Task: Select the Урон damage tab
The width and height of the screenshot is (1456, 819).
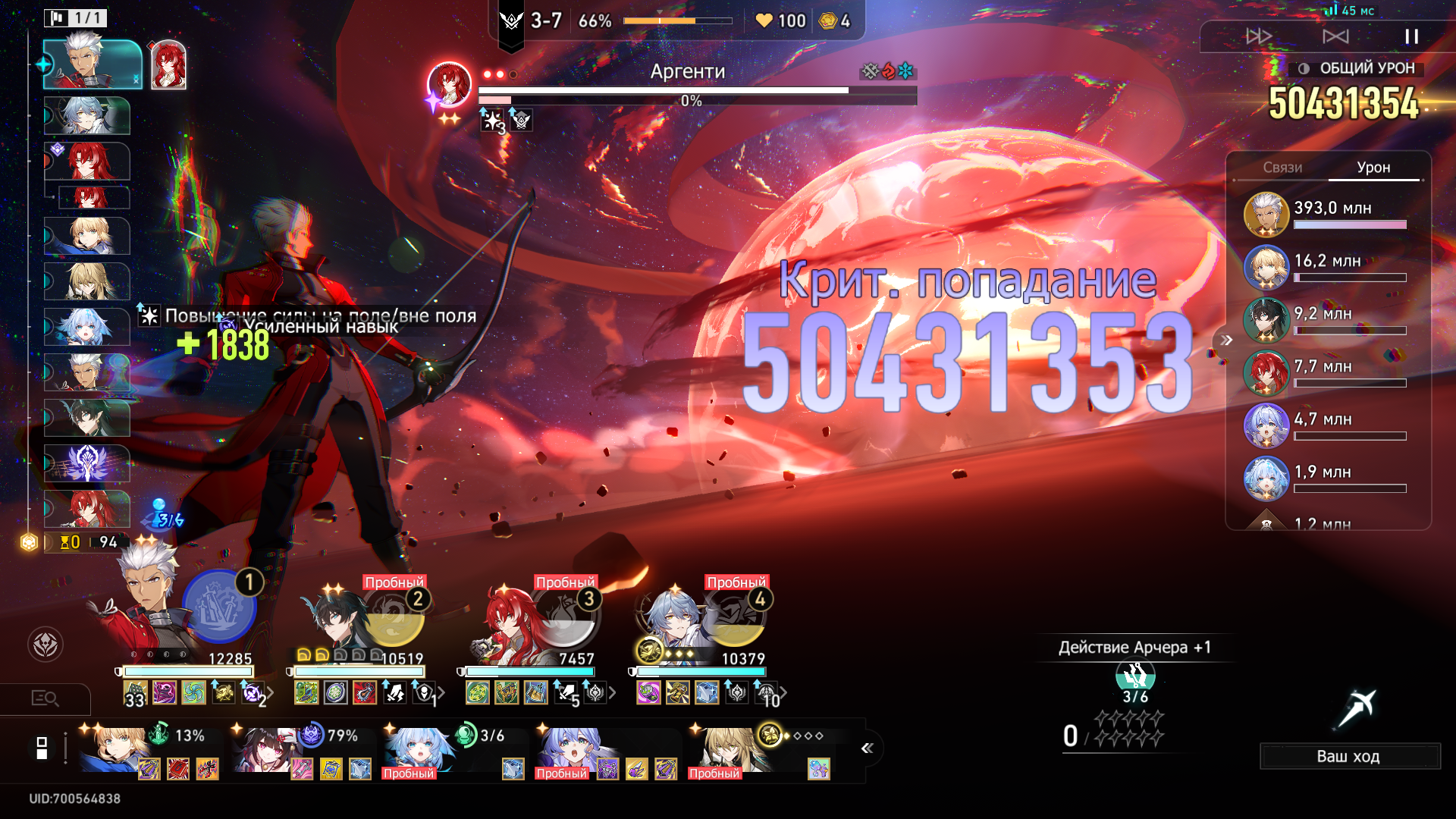Action: click(x=1373, y=168)
